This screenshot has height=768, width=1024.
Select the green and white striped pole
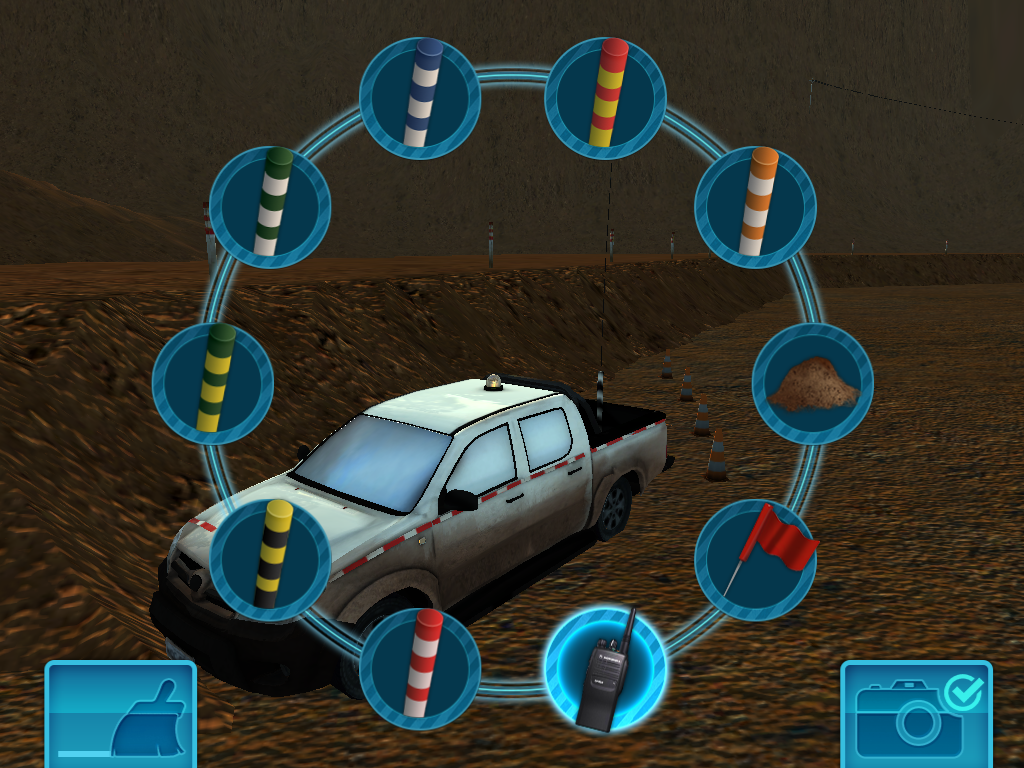270,207
